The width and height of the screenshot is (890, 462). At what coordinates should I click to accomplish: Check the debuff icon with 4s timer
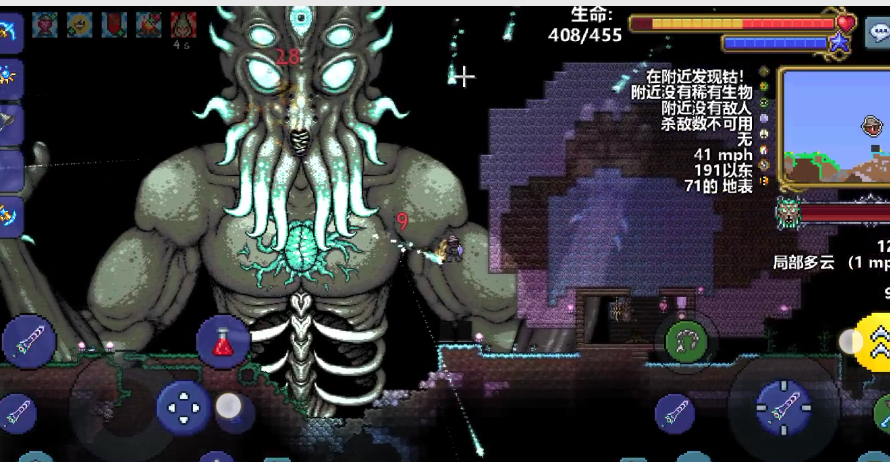(183, 26)
